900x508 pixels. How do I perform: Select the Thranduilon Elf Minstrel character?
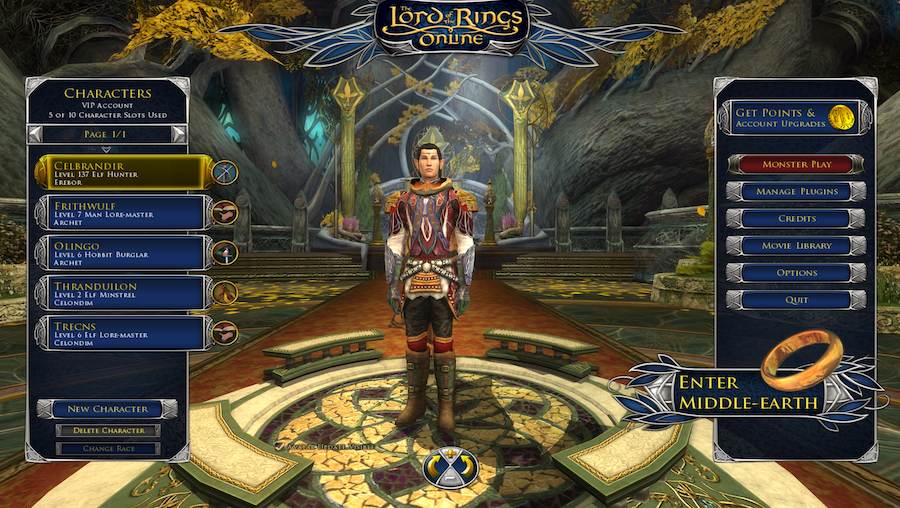(122, 292)
